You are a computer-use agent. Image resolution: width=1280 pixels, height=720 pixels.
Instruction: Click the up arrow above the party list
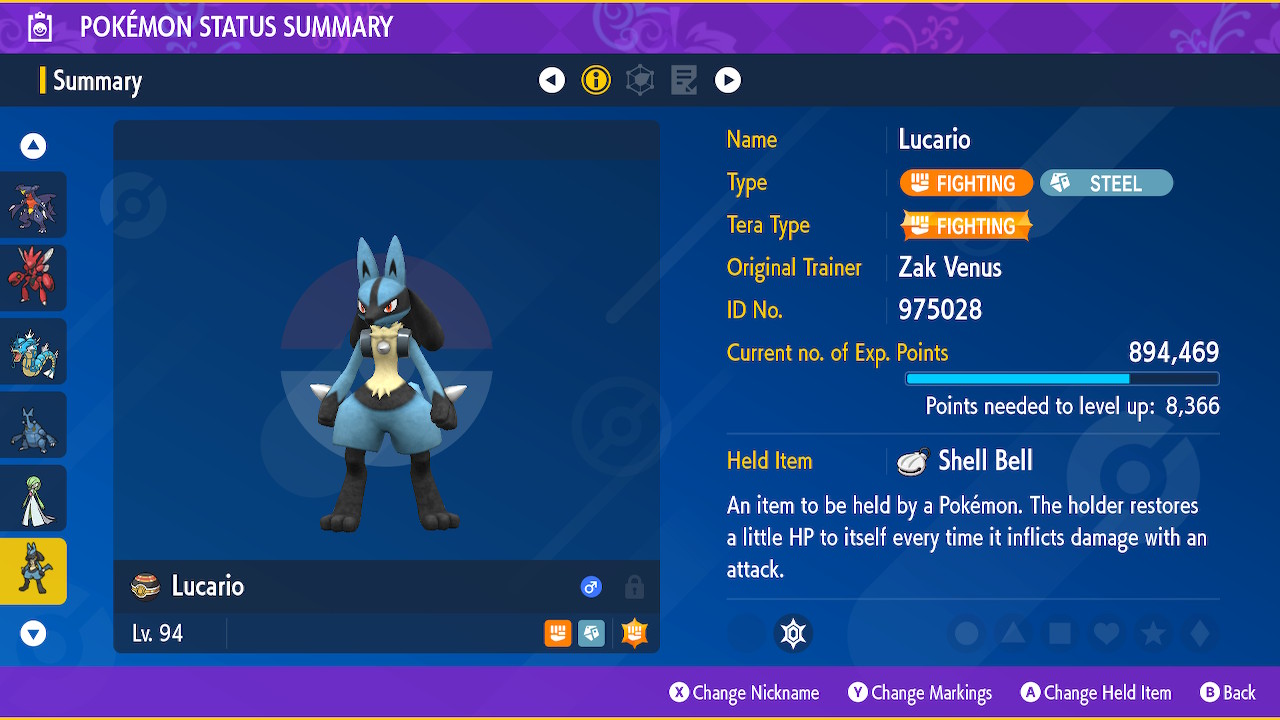pyautogui.click(x=32, y=145)
